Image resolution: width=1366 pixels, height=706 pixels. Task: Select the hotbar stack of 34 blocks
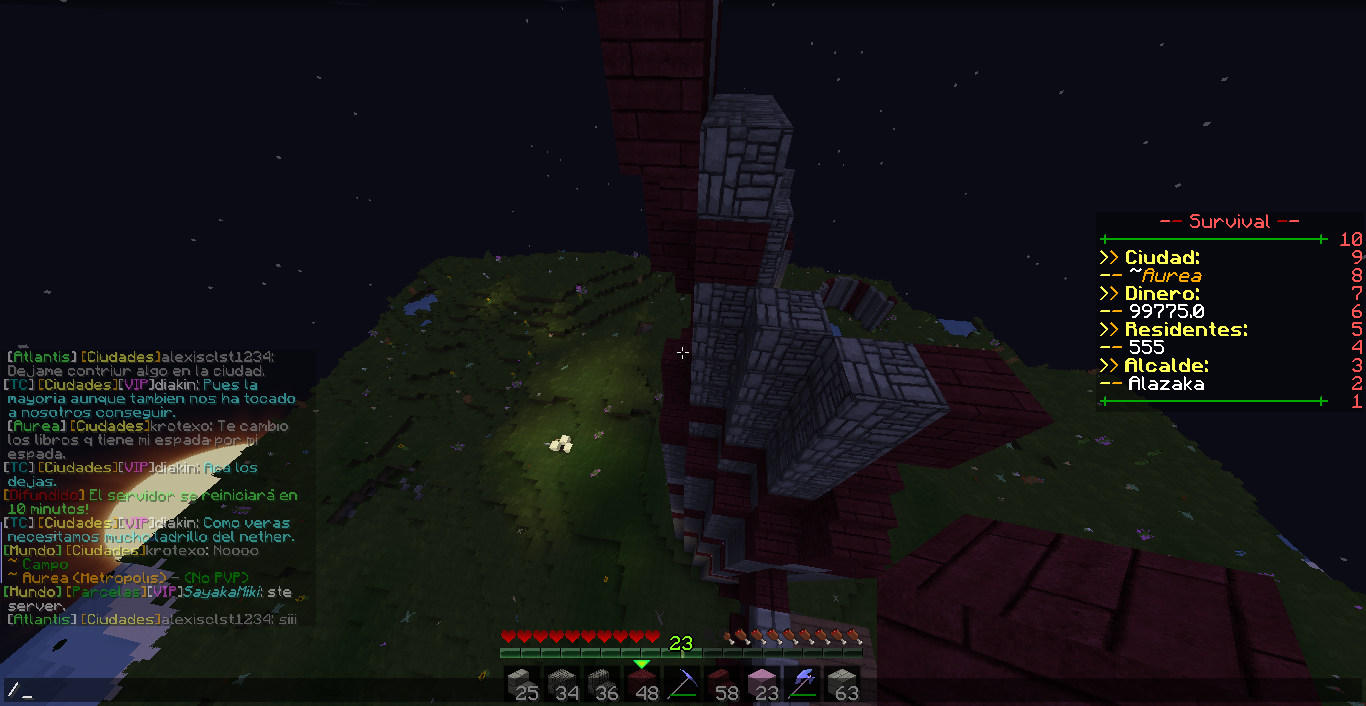(x=562, y=683)
